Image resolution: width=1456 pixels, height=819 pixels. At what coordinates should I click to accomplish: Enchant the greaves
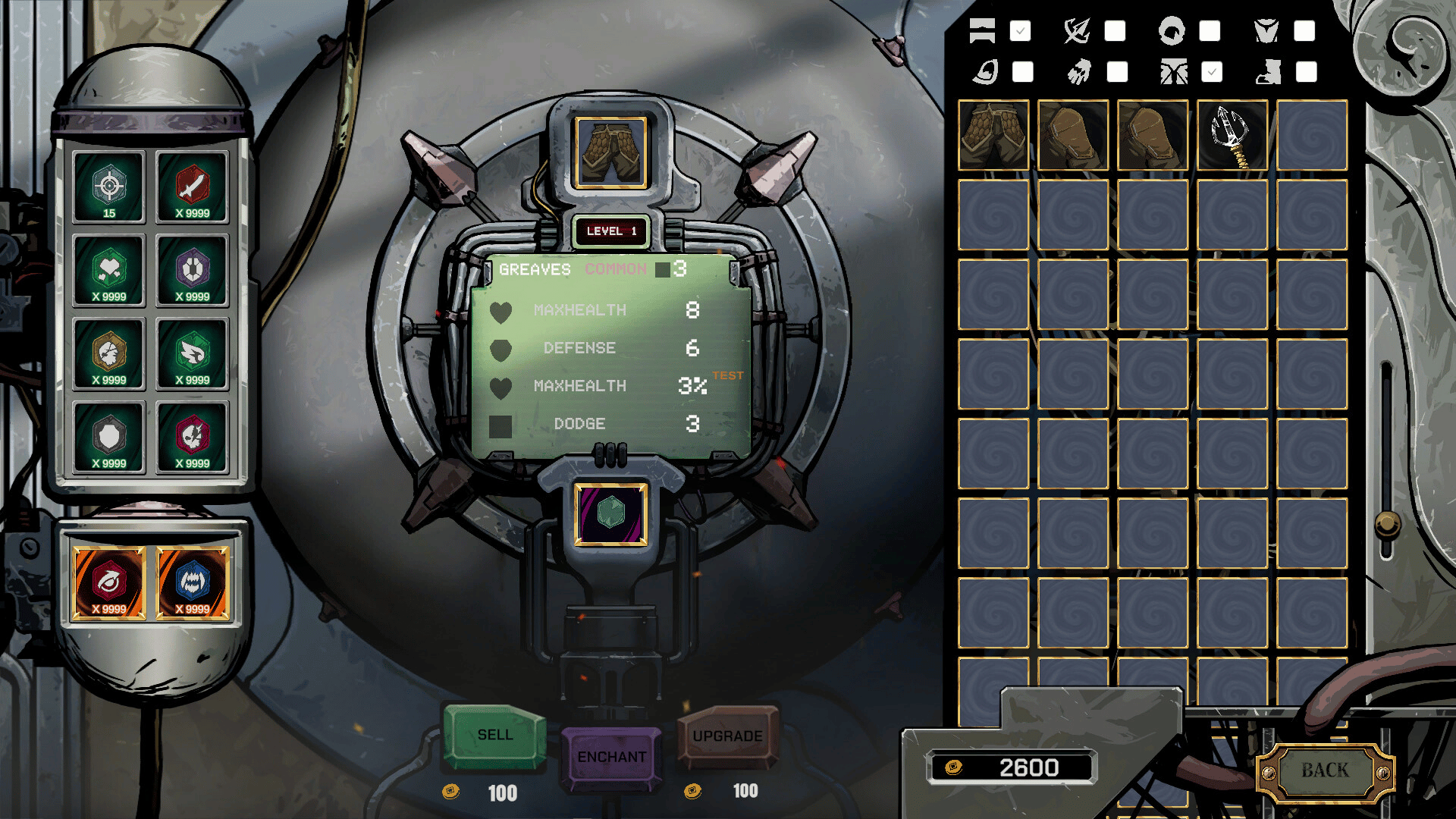pos(611,757)
